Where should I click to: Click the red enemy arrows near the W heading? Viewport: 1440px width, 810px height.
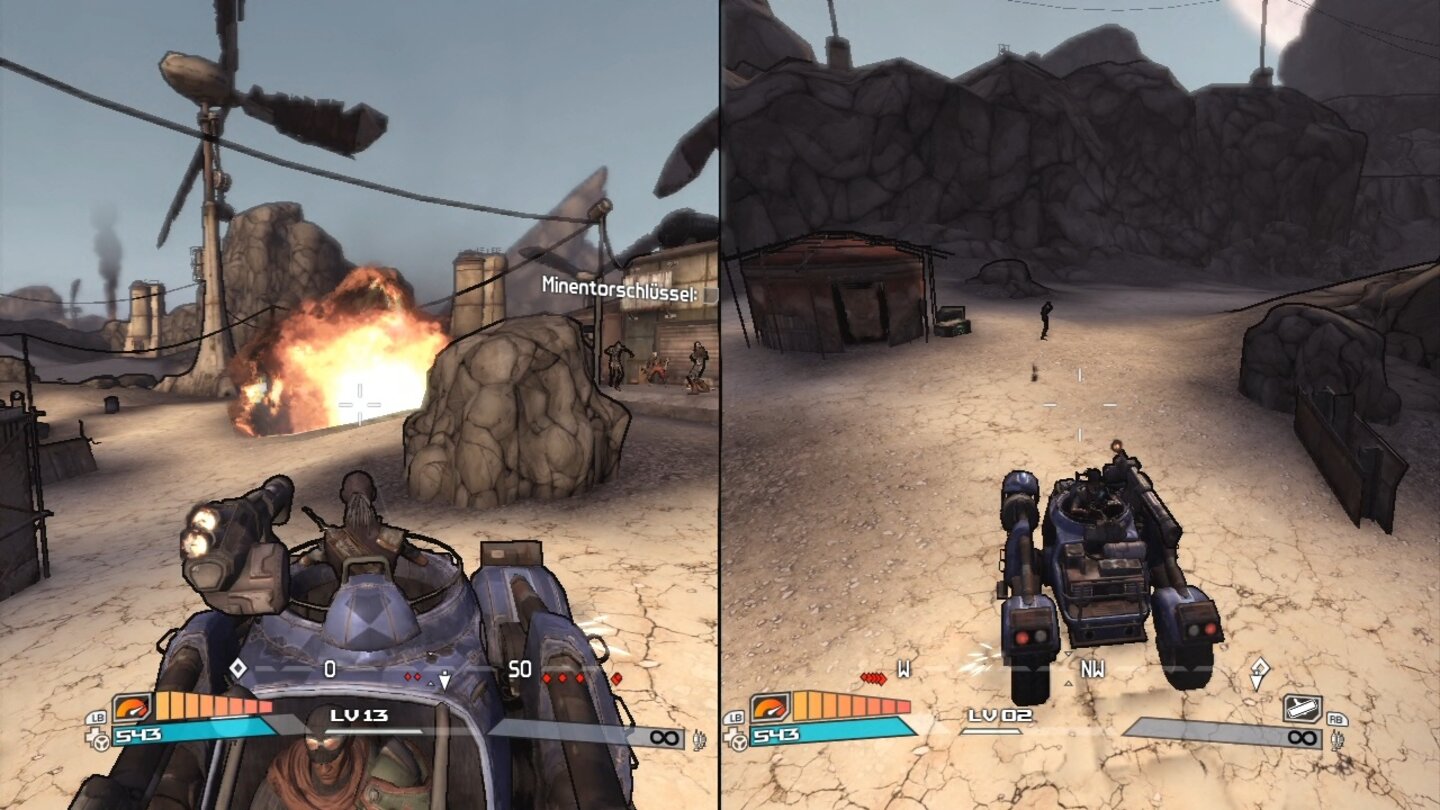pos(875,676)
